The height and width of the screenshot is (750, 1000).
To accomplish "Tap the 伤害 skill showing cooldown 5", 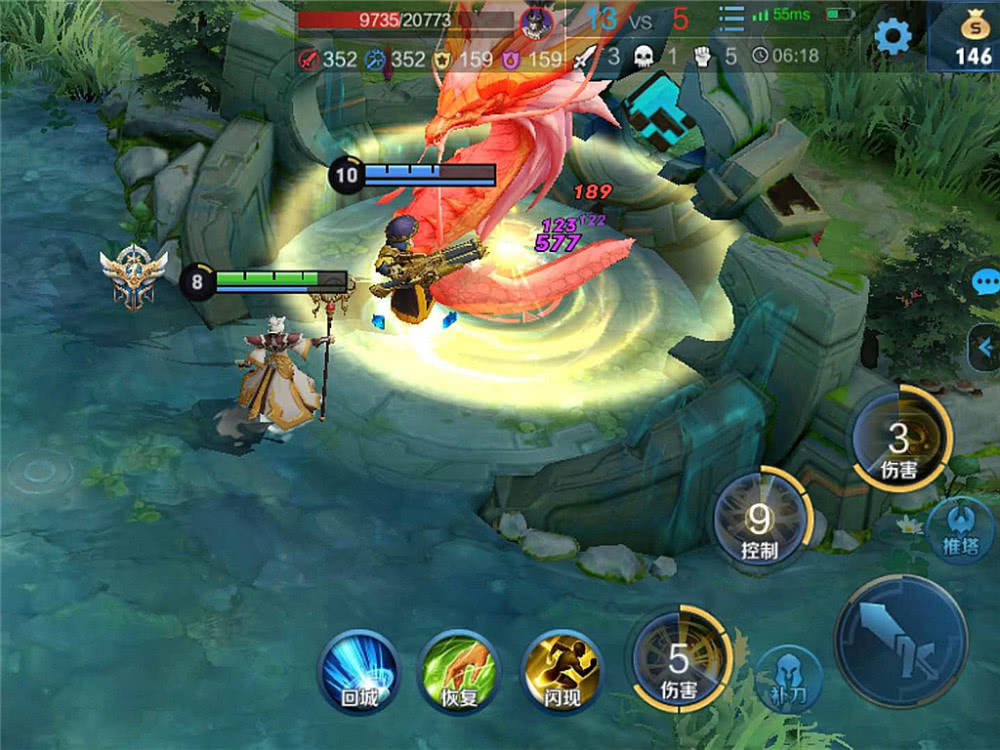I will pyautogui.click(x=679, y=661).
